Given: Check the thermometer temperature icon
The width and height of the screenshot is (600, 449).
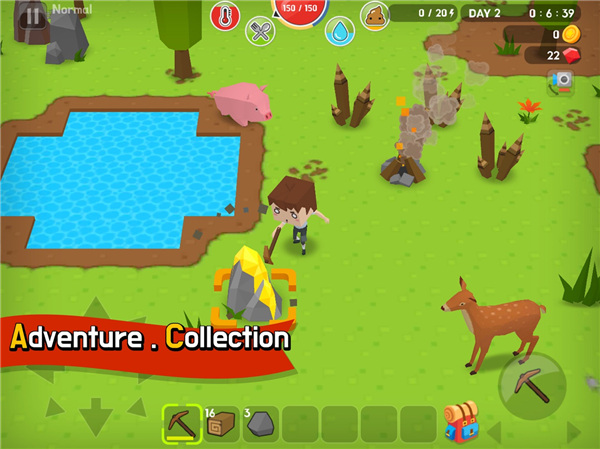Looking at the screenshot, I should pyautogui.click(x=224, y=15).
